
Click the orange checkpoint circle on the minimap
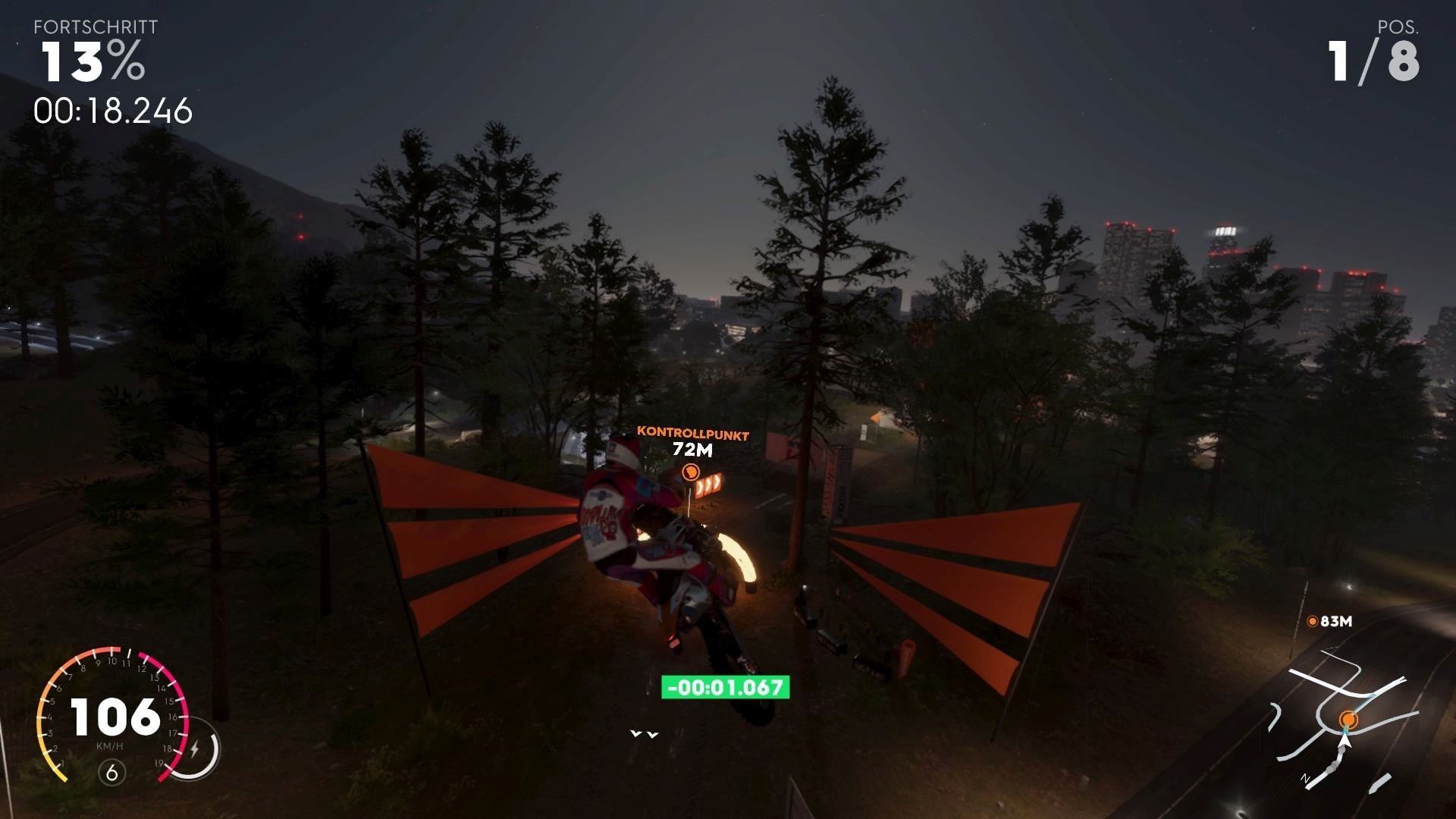click(1348, 719)
